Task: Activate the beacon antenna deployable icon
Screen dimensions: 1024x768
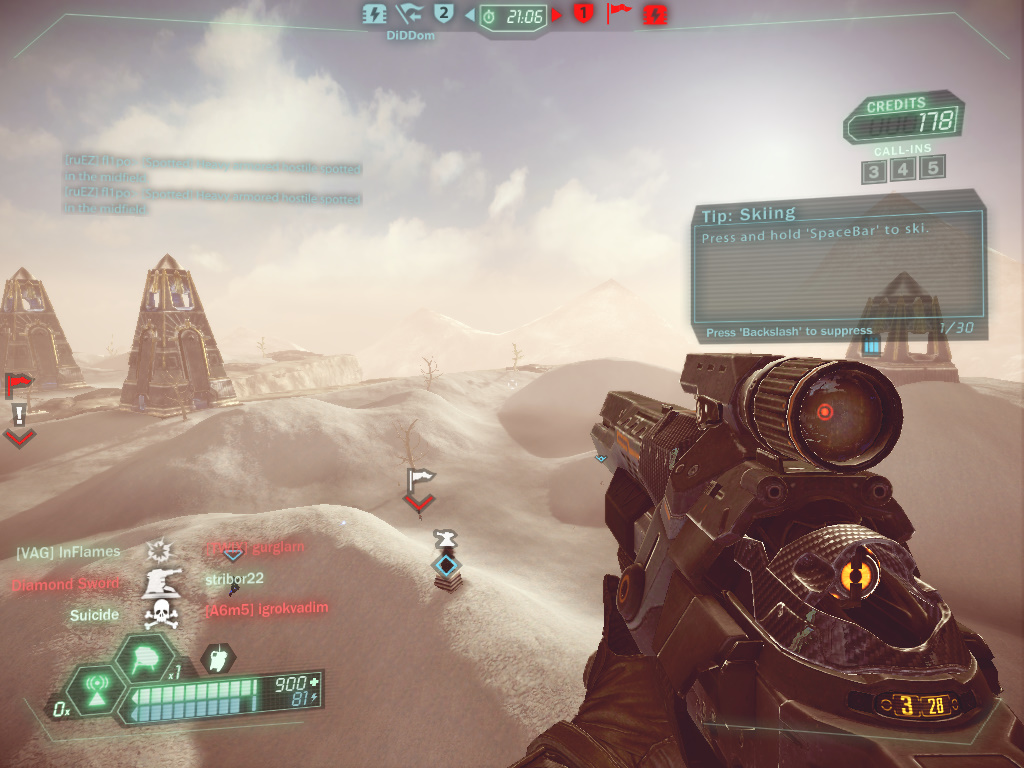Action: 97,690
